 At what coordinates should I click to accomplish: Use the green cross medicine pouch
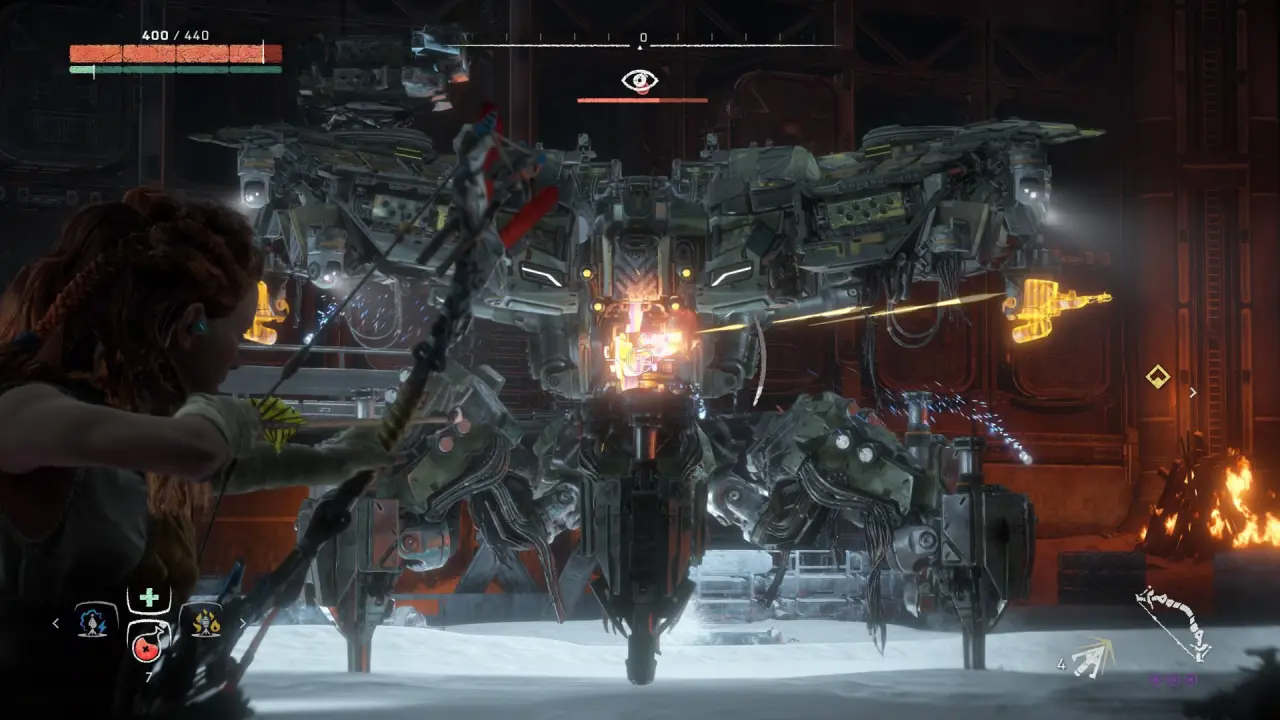[149, 598]
